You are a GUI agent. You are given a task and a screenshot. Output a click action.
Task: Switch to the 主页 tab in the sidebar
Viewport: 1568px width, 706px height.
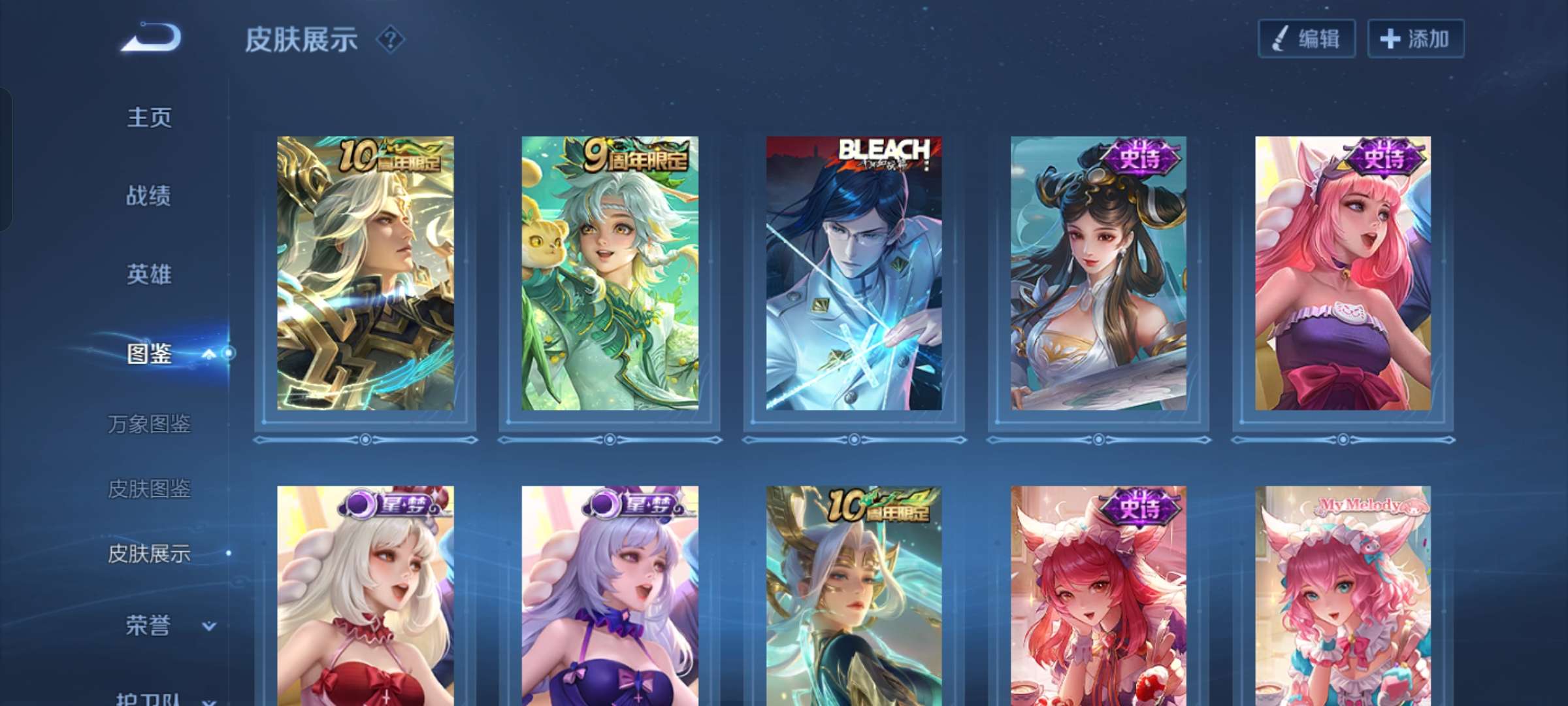(150, 116)
